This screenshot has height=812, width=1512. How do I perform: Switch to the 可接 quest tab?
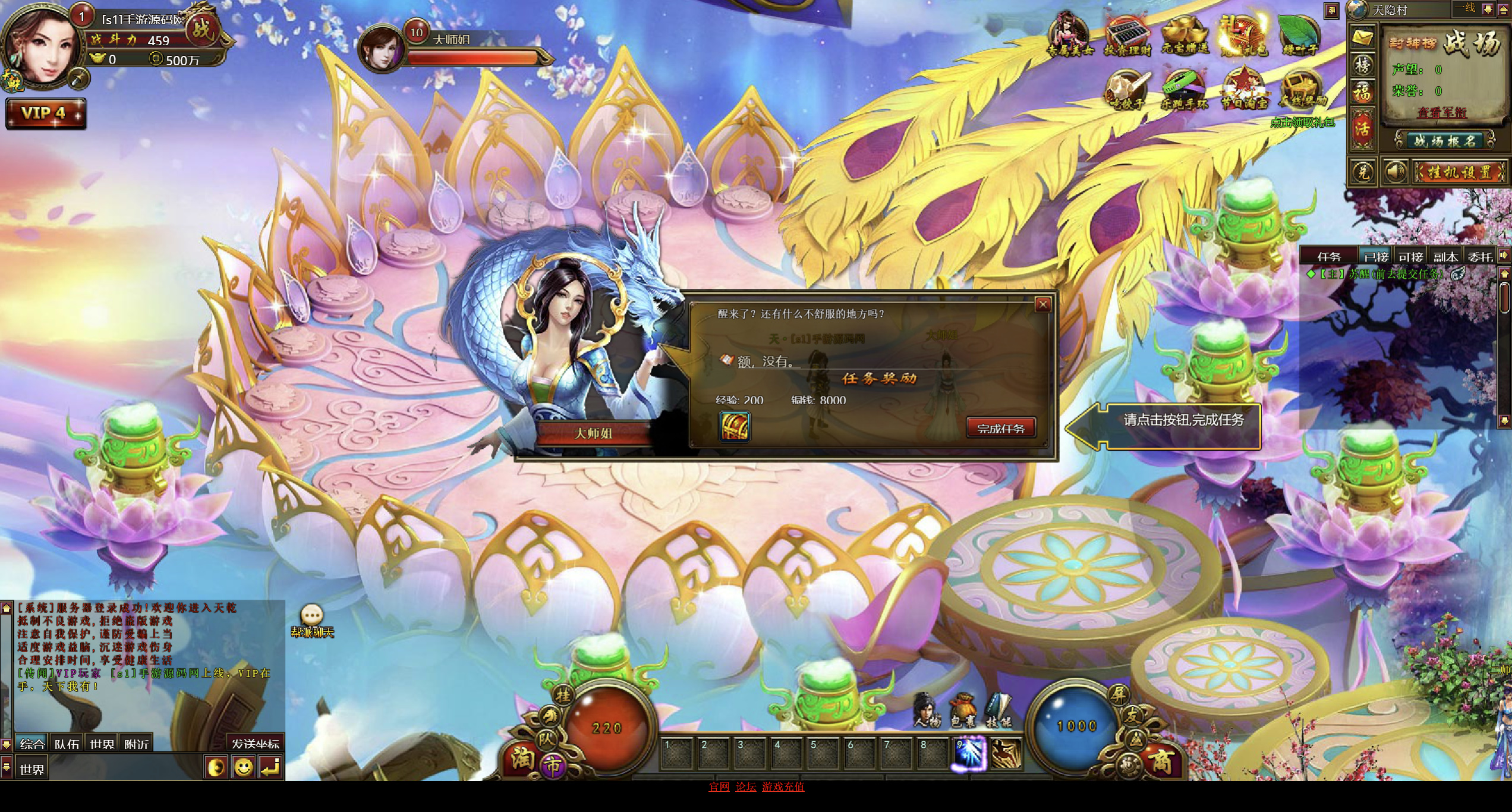1410,257
